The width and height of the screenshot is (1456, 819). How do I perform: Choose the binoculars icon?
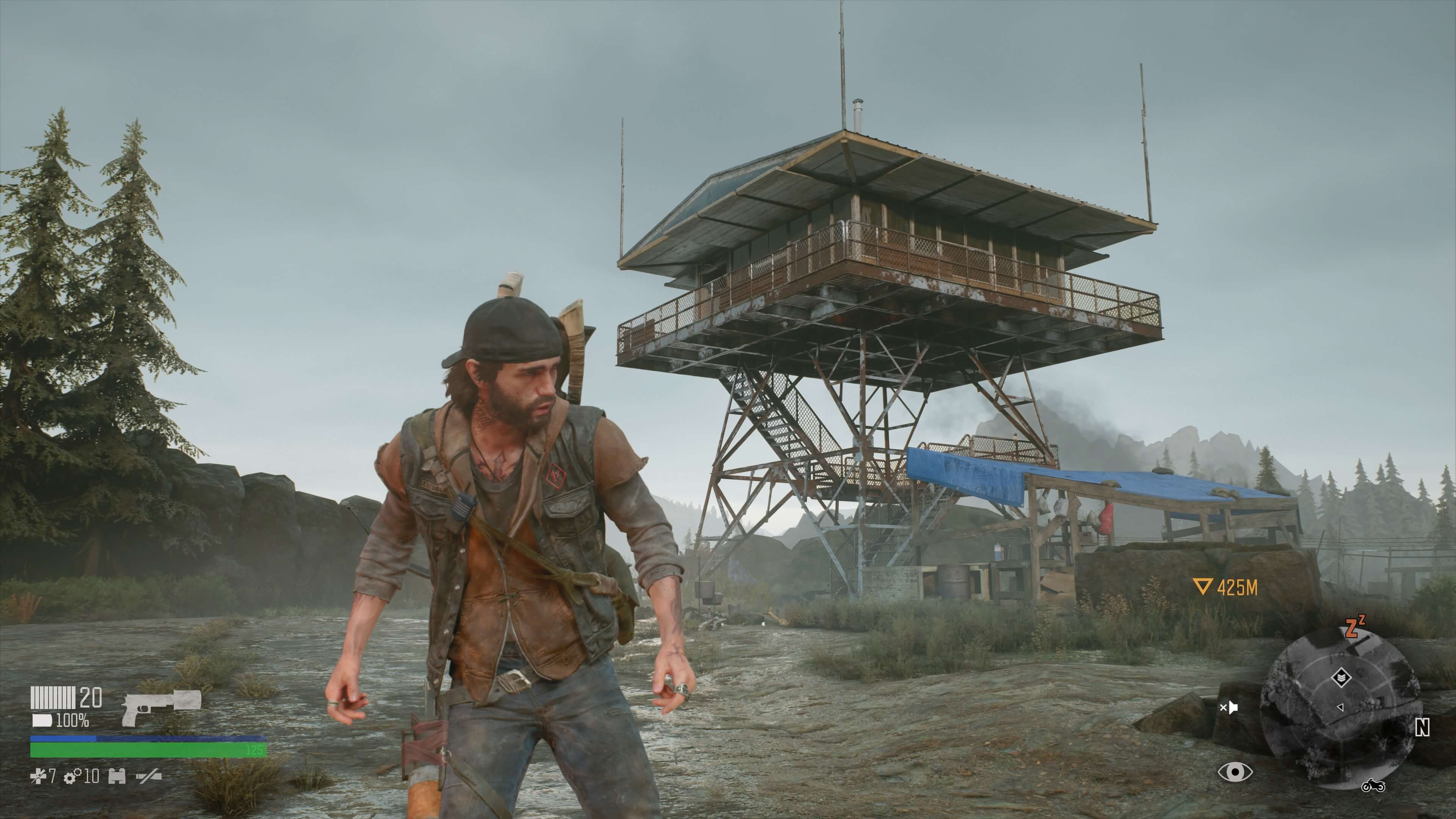click(117, 777)
